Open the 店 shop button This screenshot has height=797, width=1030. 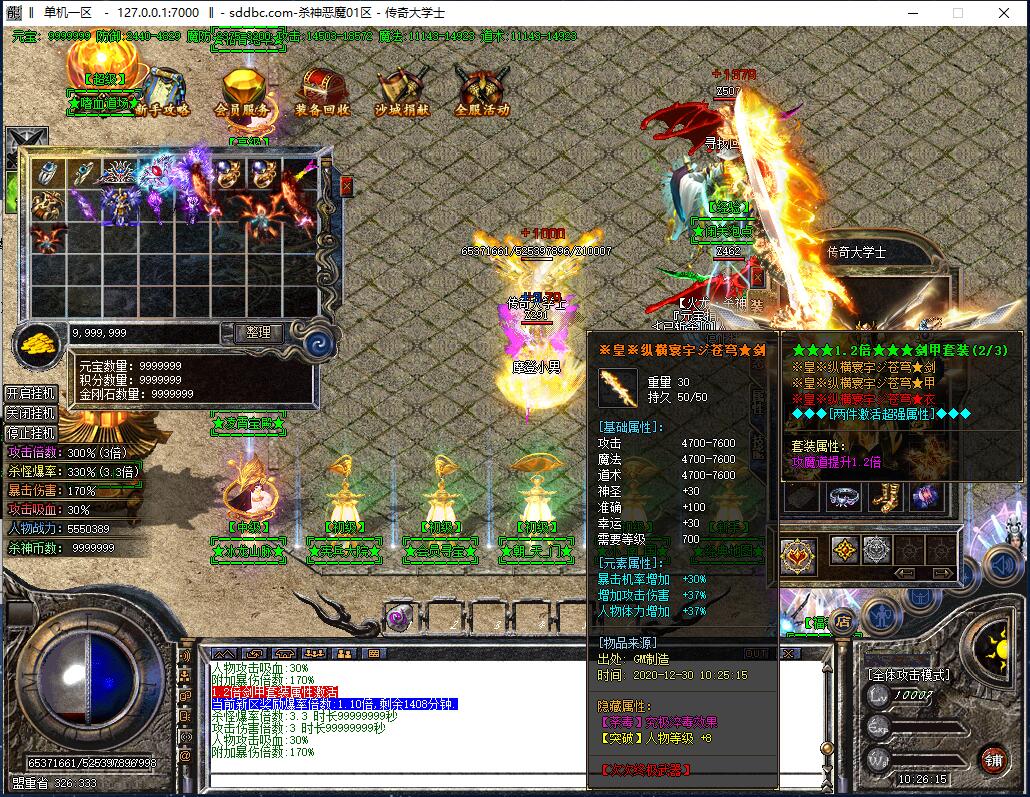point(843,621)
